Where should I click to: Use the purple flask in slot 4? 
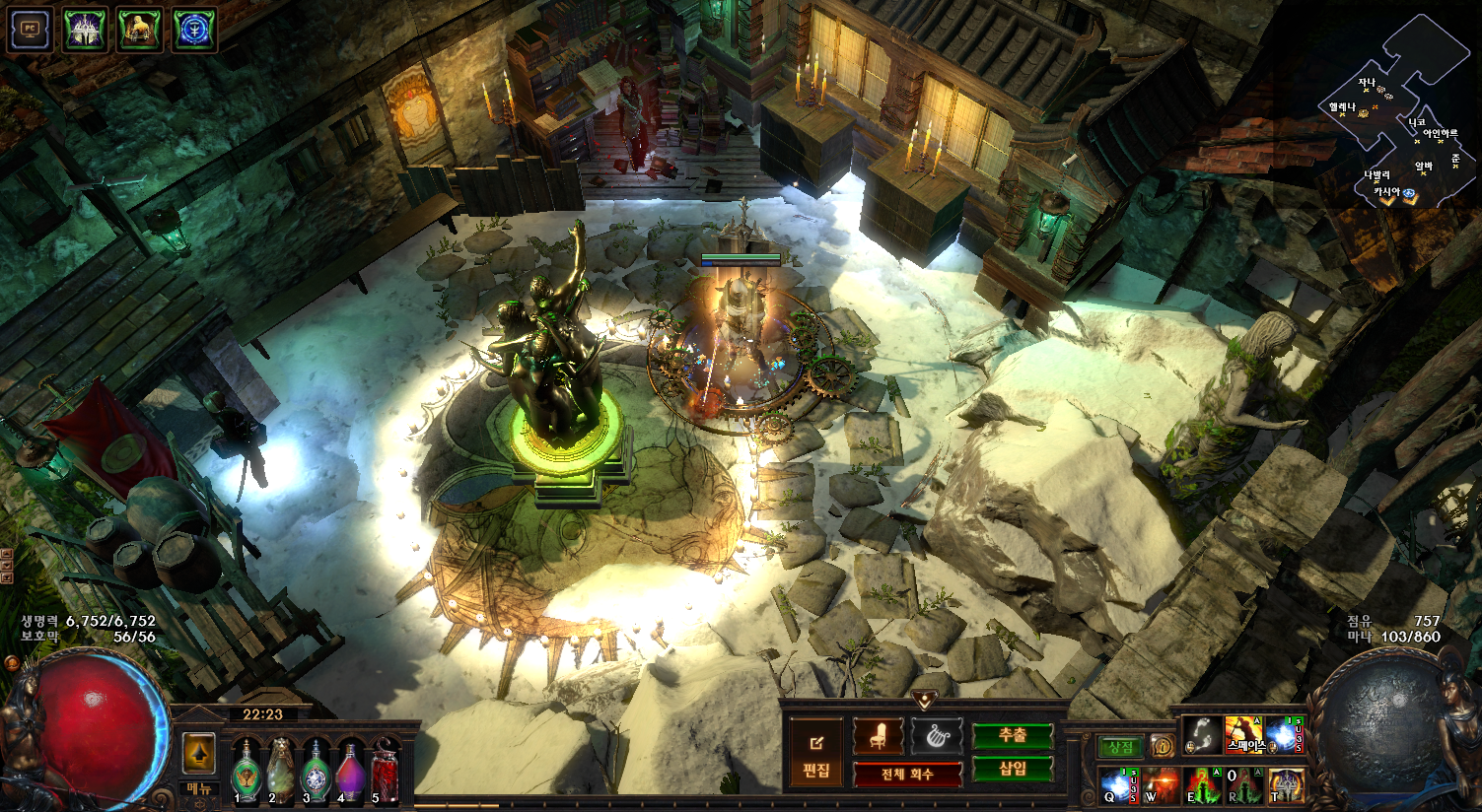click(x=350, y=770)
